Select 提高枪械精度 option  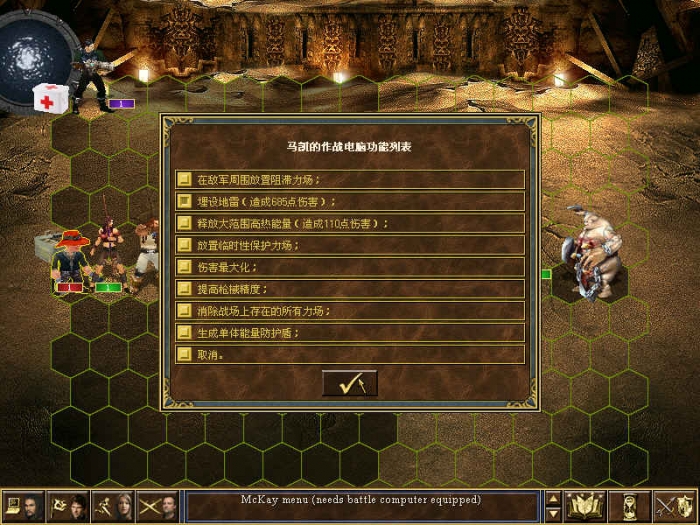pyautogui.click(x=350, y=289)
